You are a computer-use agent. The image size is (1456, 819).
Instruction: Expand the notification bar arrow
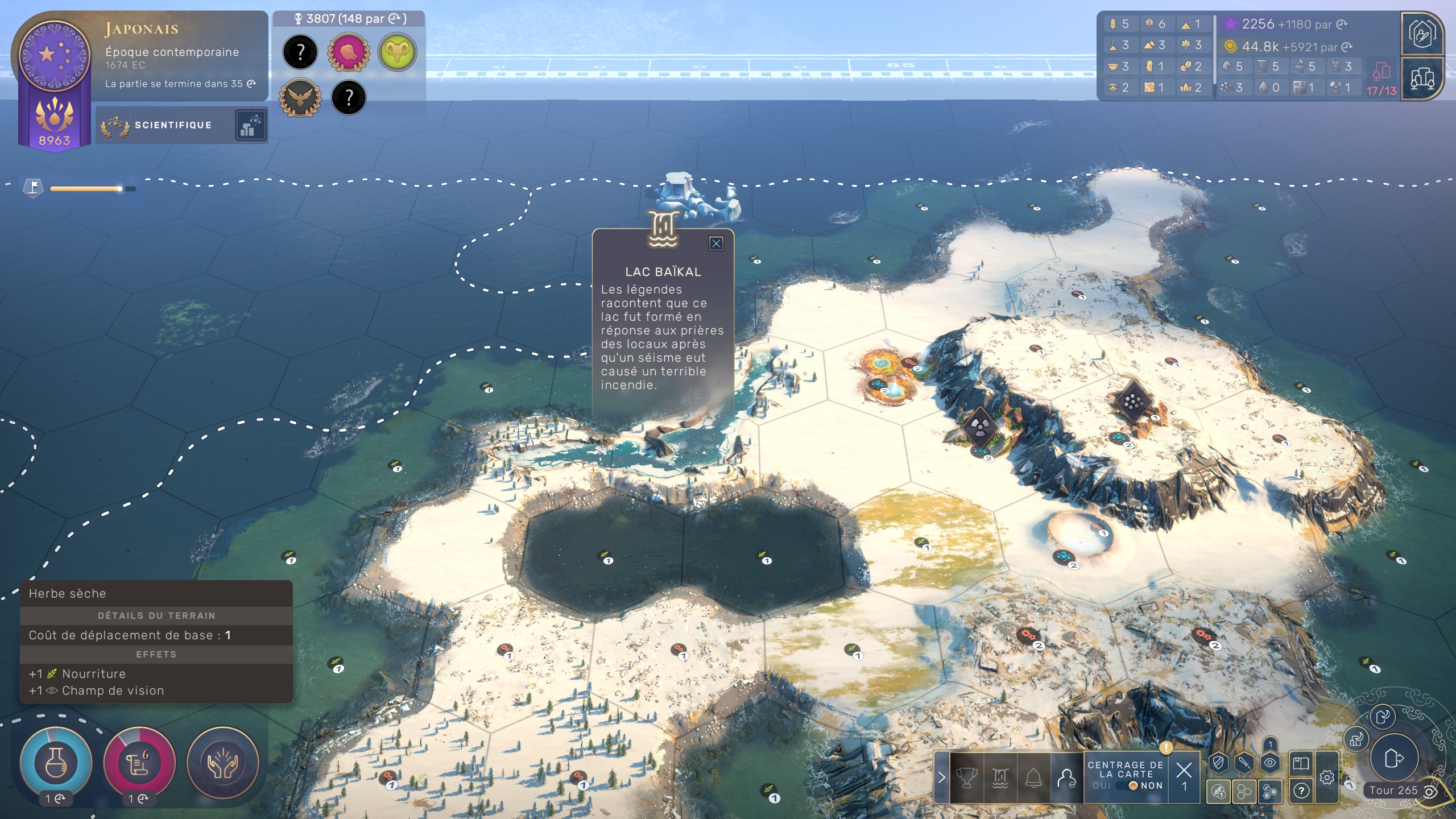[x=941, y=777]
